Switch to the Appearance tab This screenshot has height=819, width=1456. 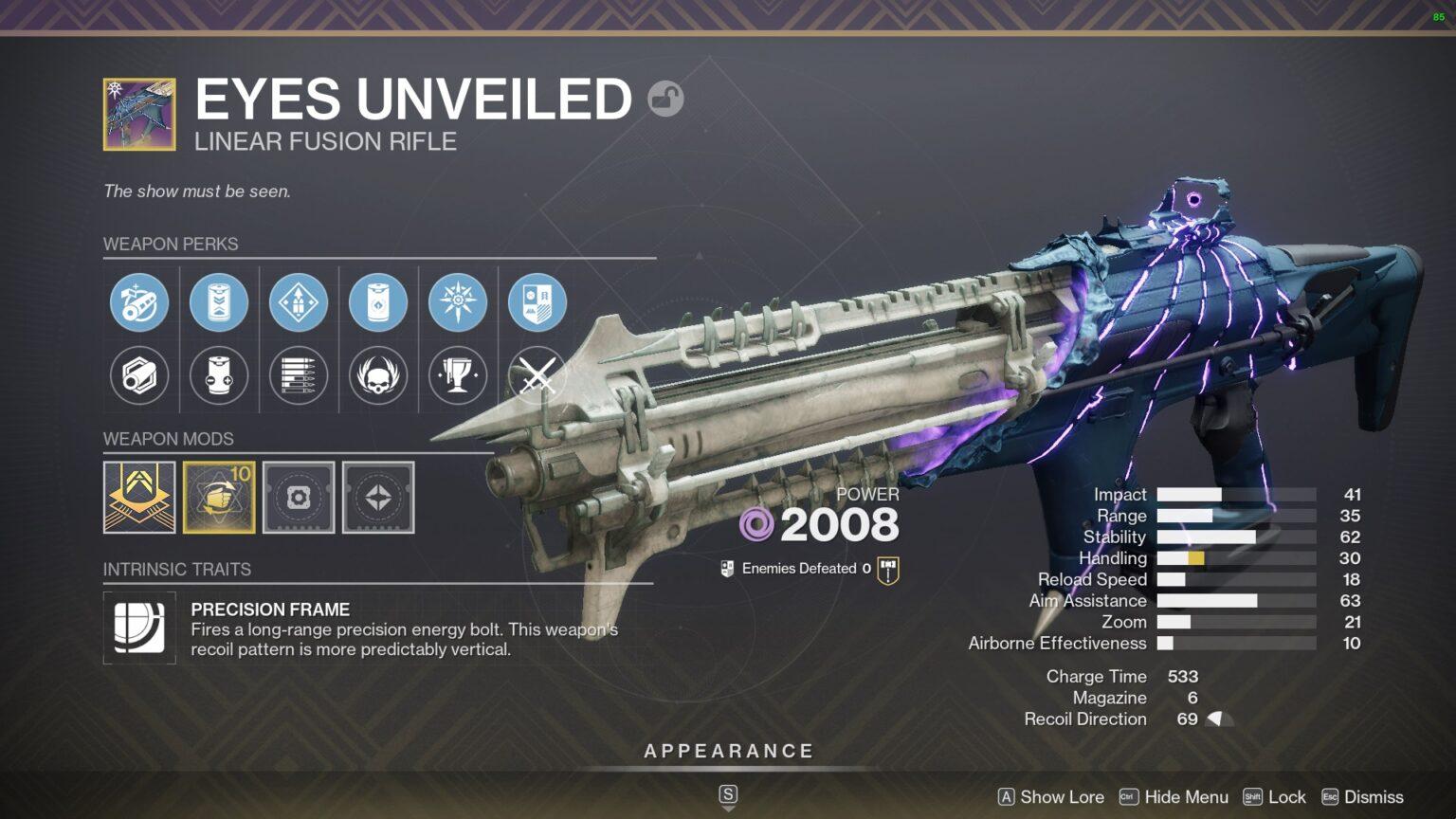(x=728, y=750)
